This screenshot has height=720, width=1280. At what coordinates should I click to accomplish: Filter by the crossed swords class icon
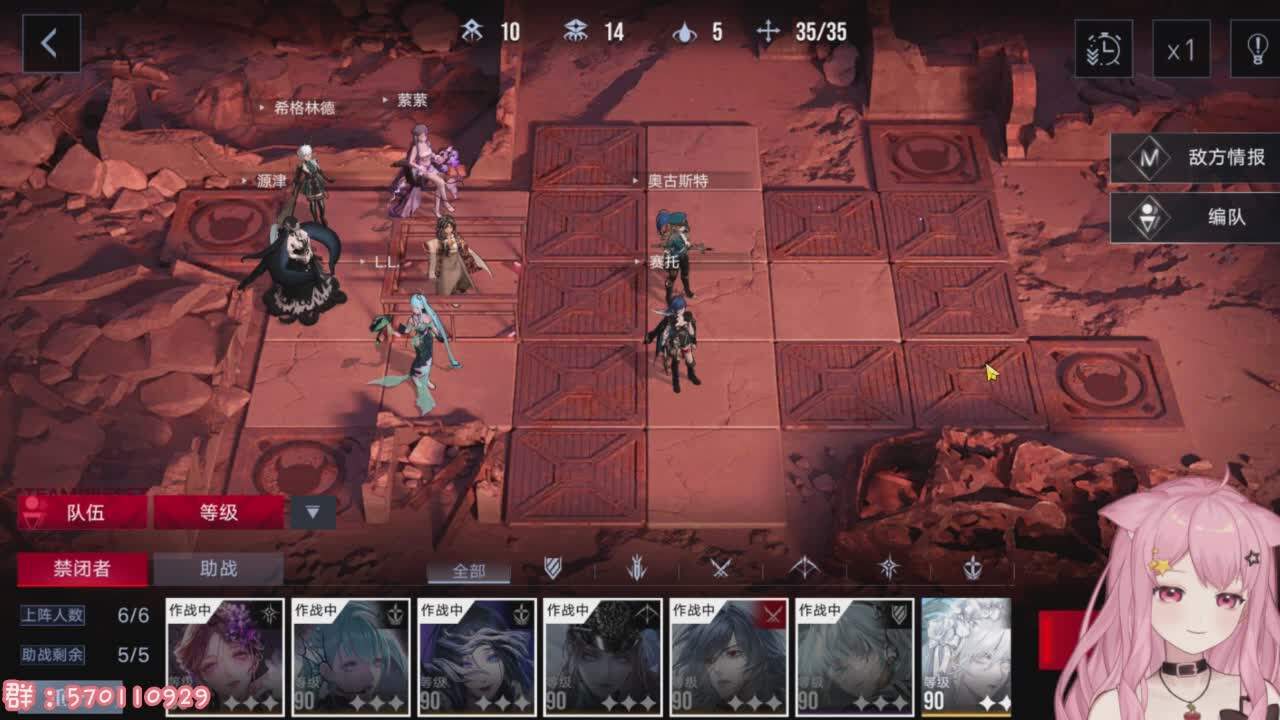click(x=721, y=569)
